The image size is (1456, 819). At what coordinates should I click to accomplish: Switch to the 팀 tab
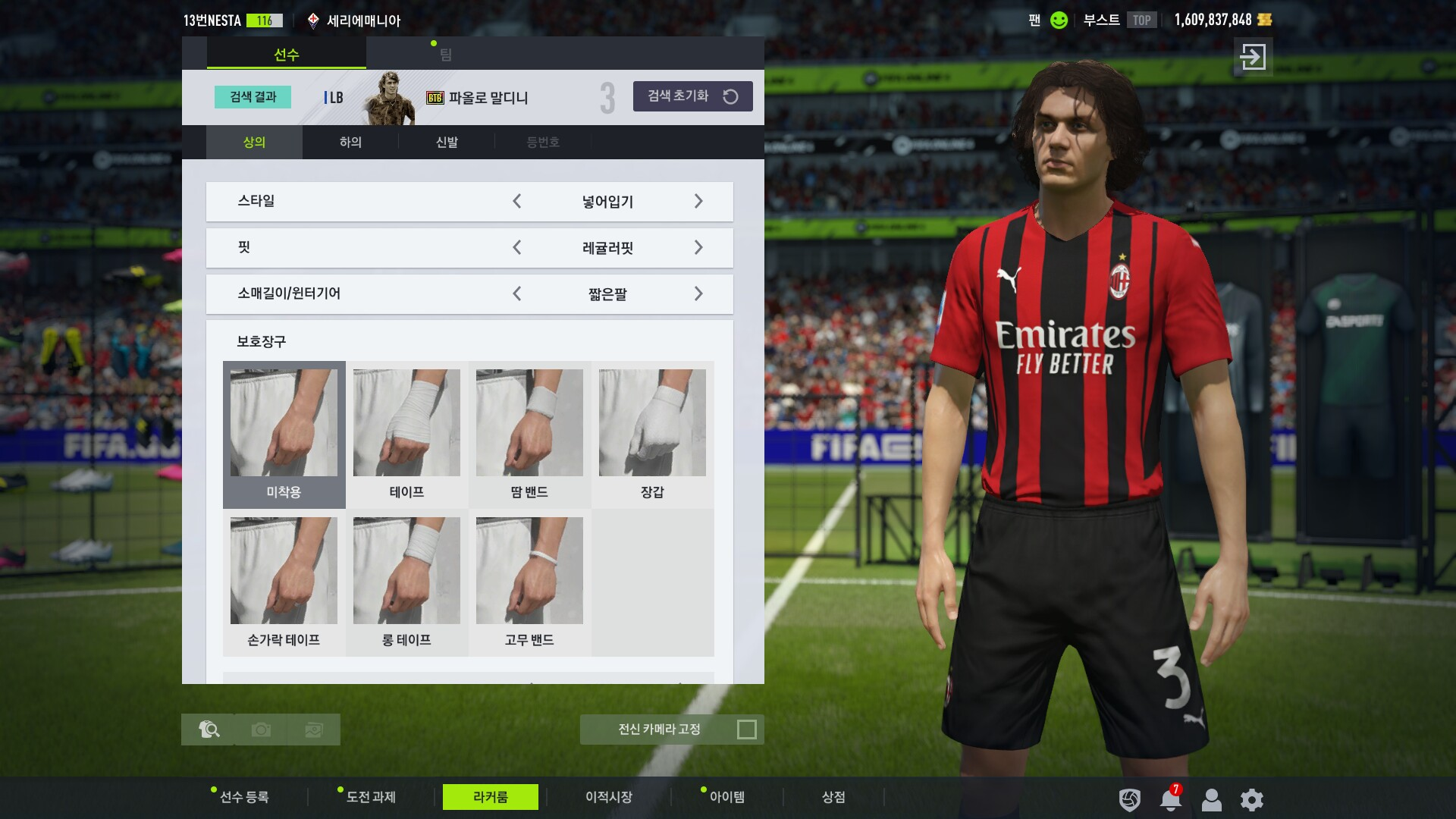coord(445,55)
